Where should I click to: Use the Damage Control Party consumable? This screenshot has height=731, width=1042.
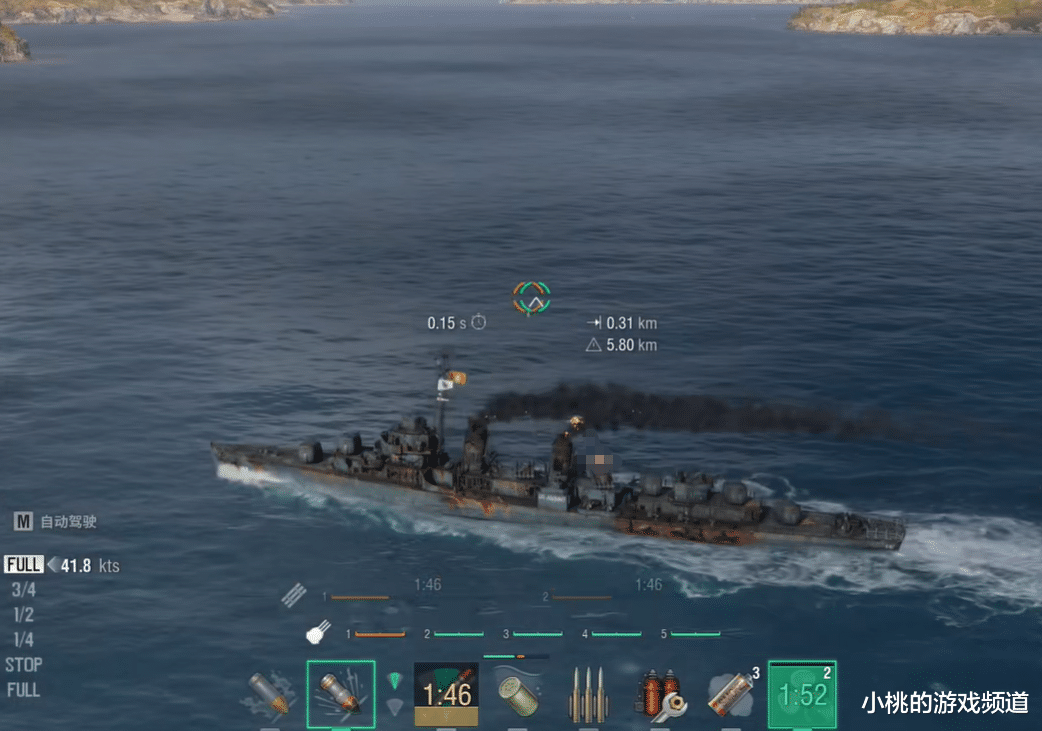click(661, 694)
